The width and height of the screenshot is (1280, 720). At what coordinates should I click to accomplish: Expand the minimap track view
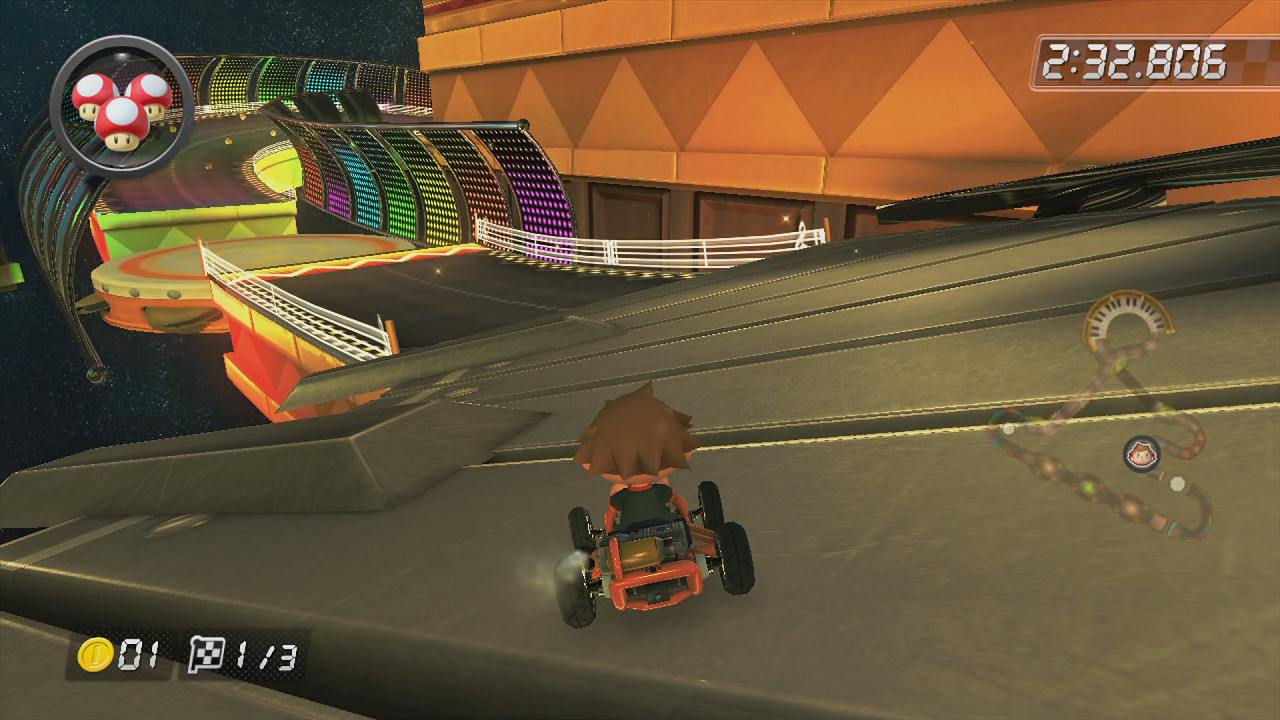pyautogui.click(x=1100, y=420)
